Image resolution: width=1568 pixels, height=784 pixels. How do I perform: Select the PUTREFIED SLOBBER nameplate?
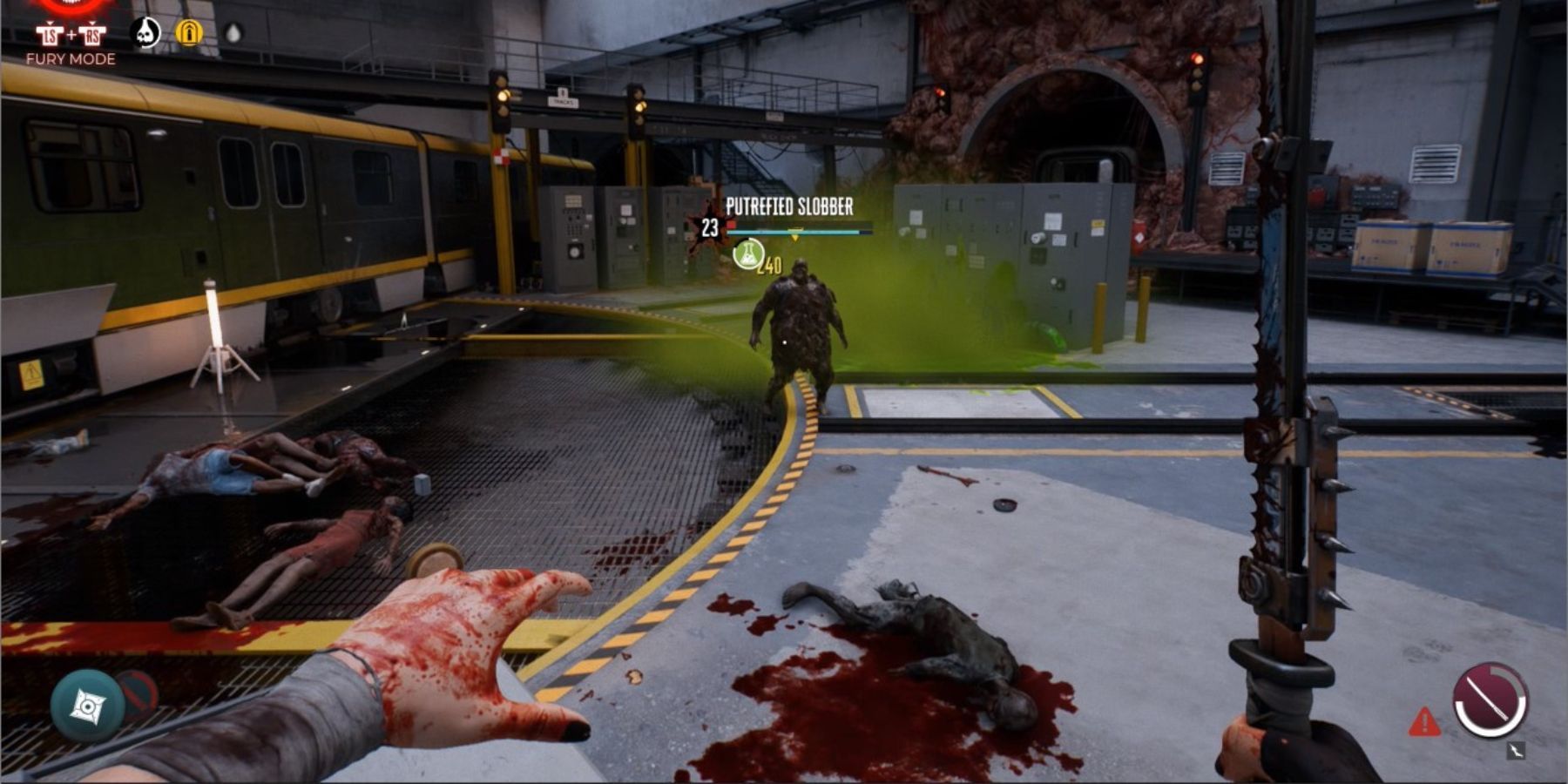coord(790,206)
